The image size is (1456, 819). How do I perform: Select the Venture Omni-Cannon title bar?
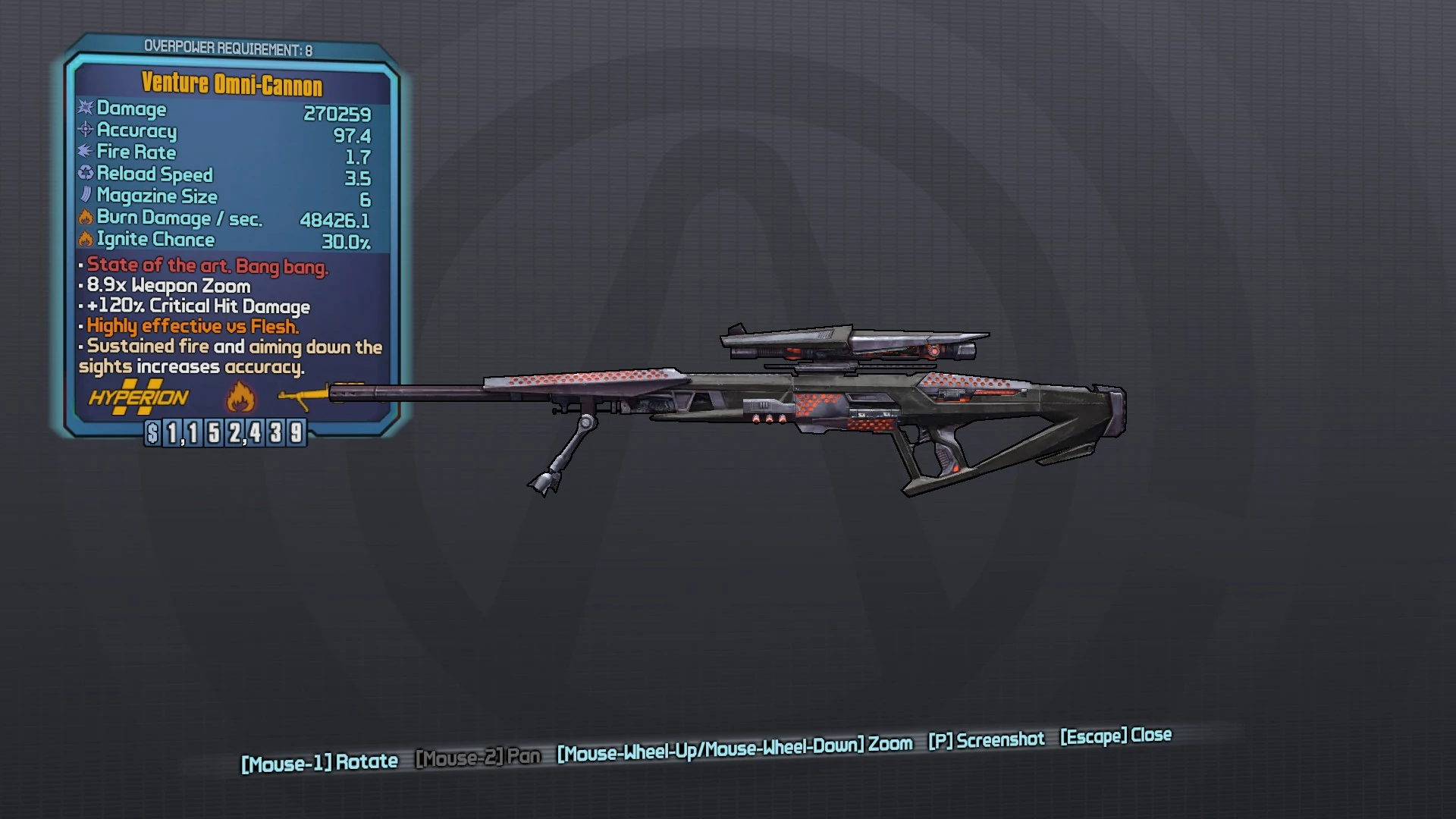[231, 84]
